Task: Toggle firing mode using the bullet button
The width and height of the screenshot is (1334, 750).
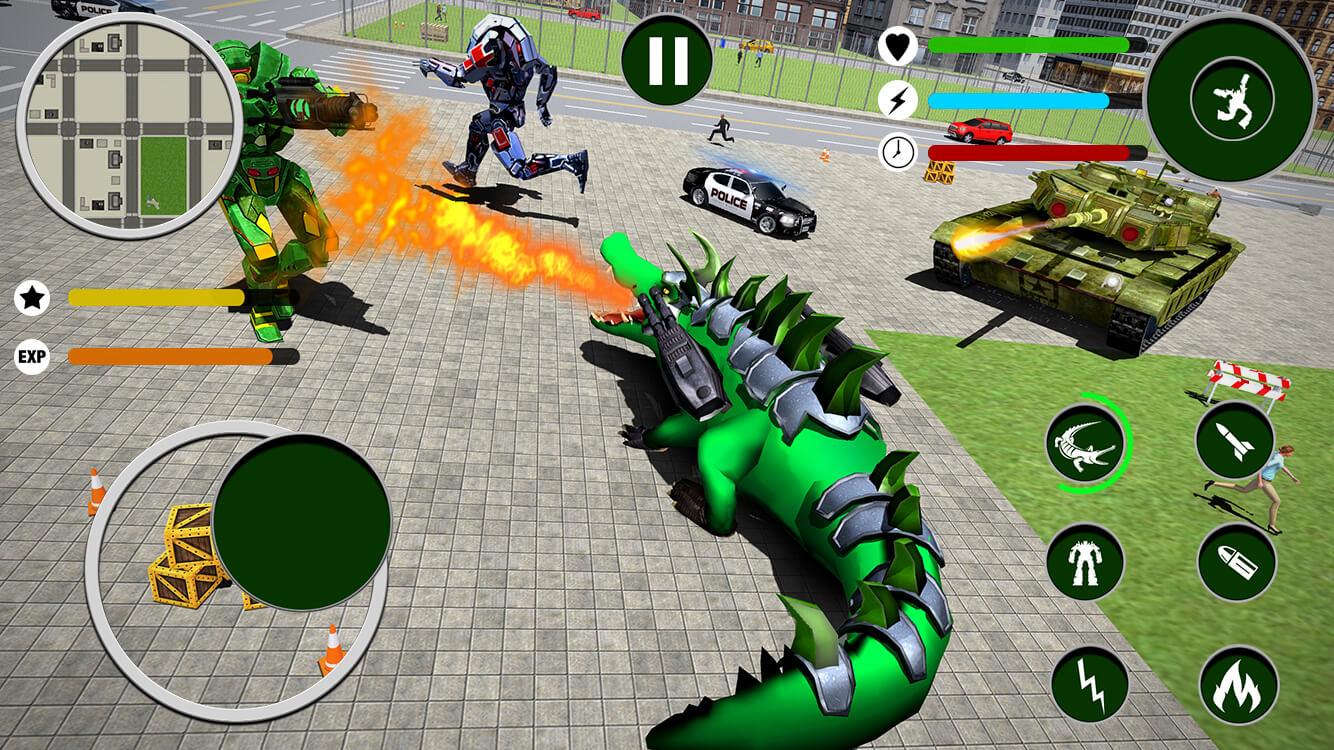Action: tap(1236, 562)
